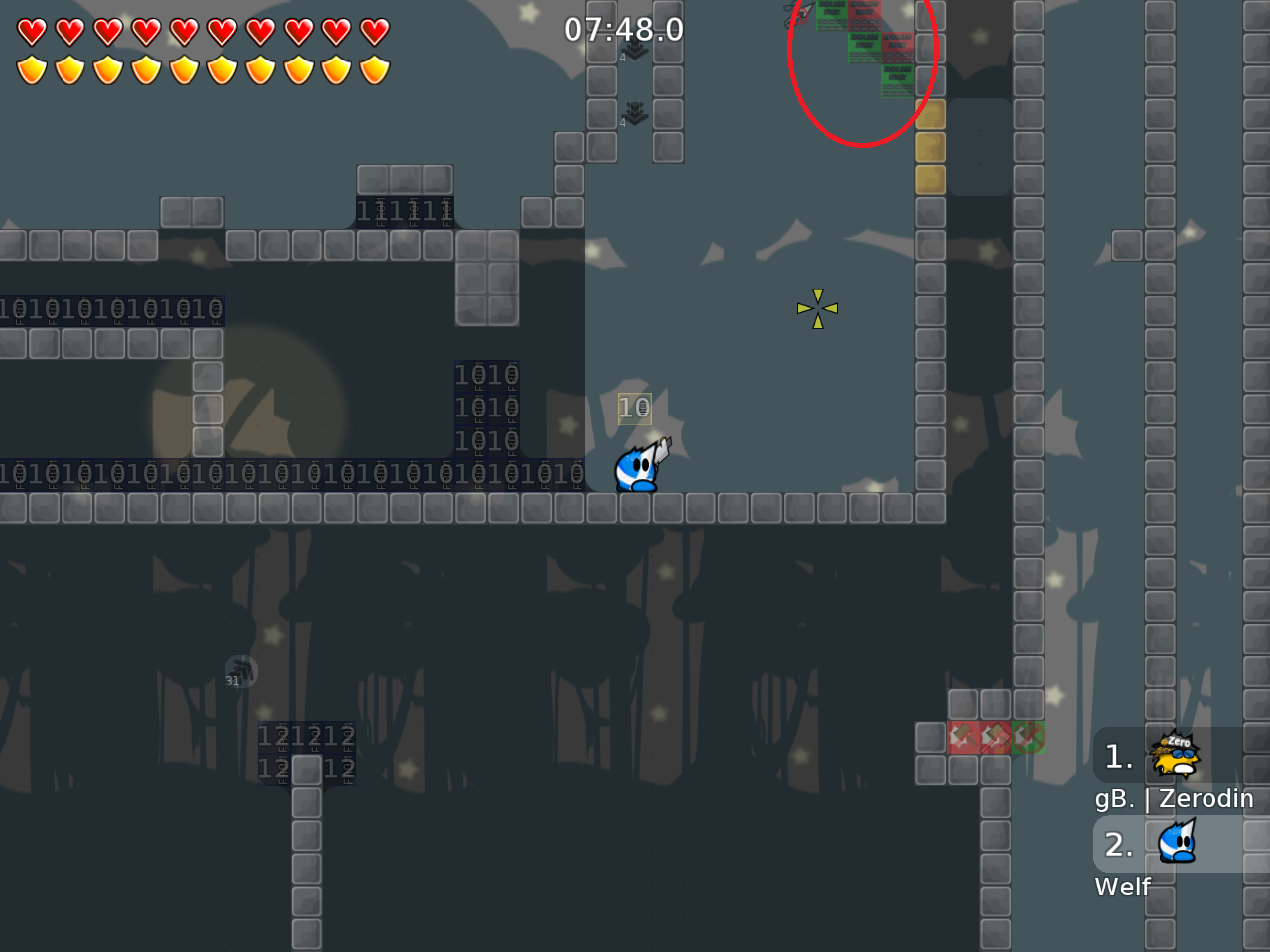
Task: Click the race timer showing 07:48.0
Action: 625,29
